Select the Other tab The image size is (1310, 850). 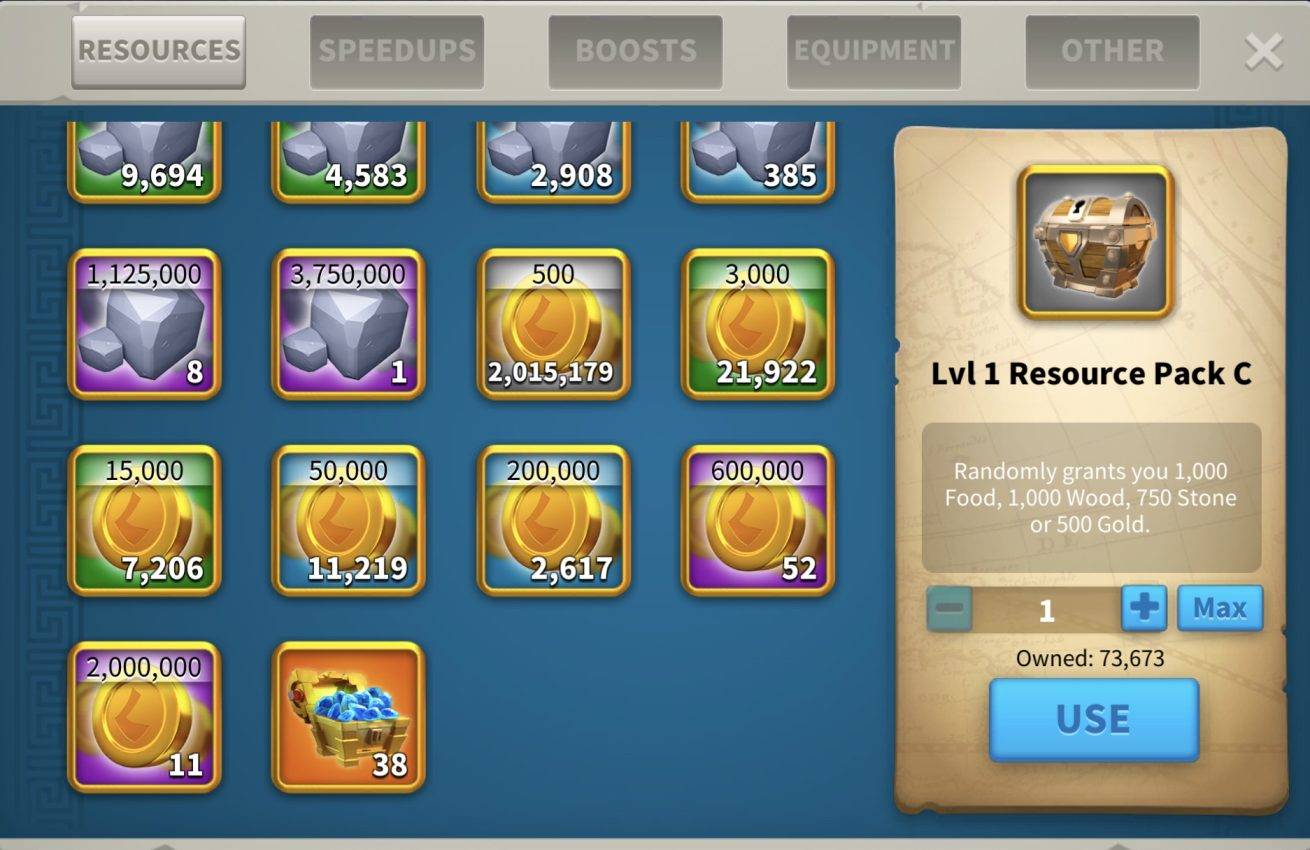click(1112, 51)
